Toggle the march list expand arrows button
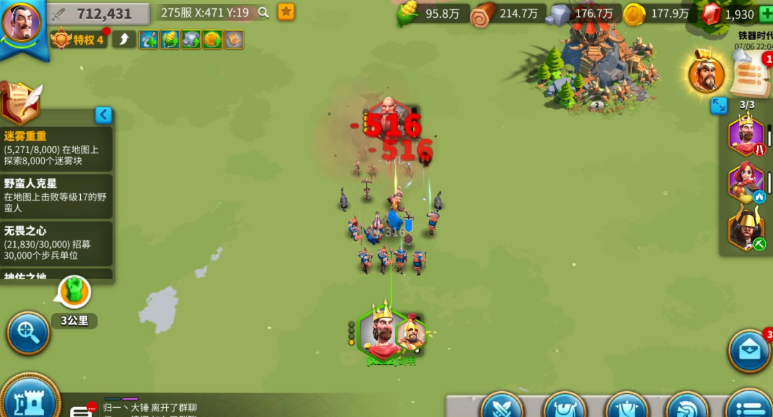This screenshot has height=417, width=773. click(719, 105)
